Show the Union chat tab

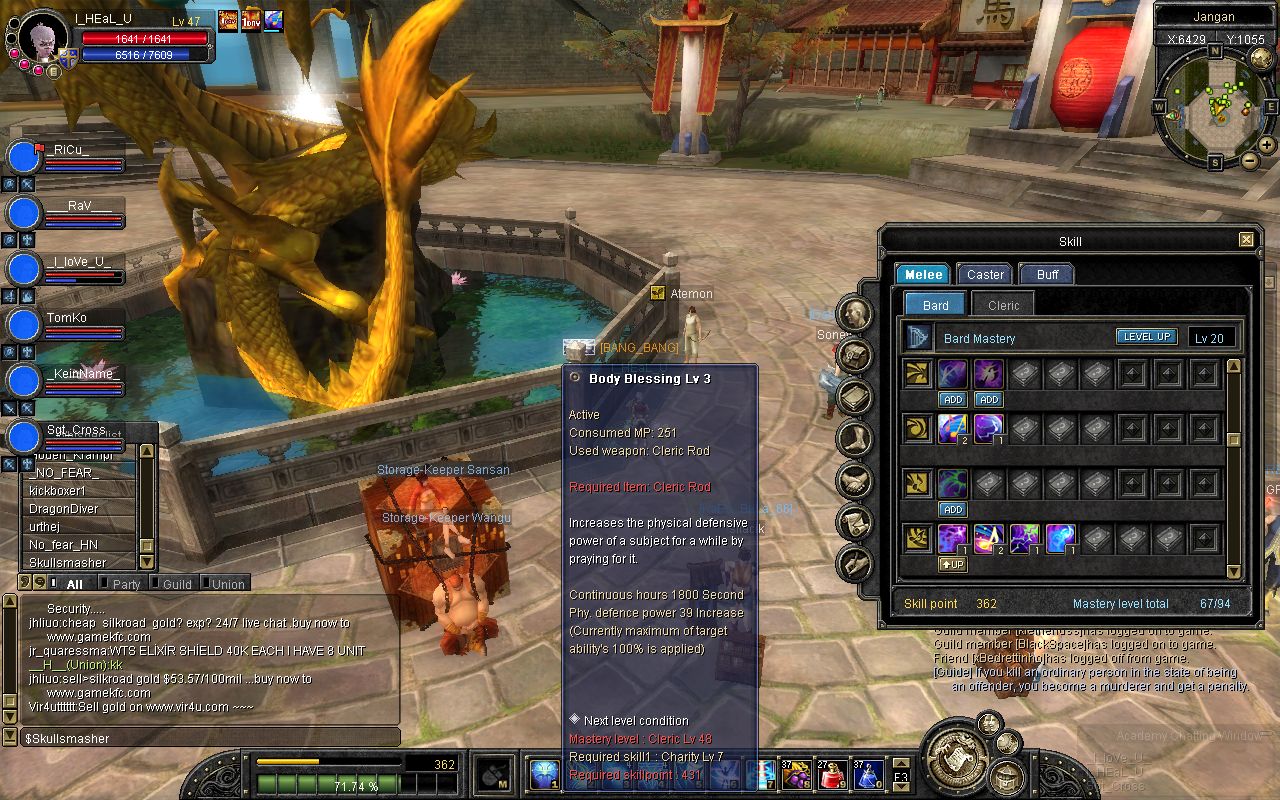click(x=227, y=584)
